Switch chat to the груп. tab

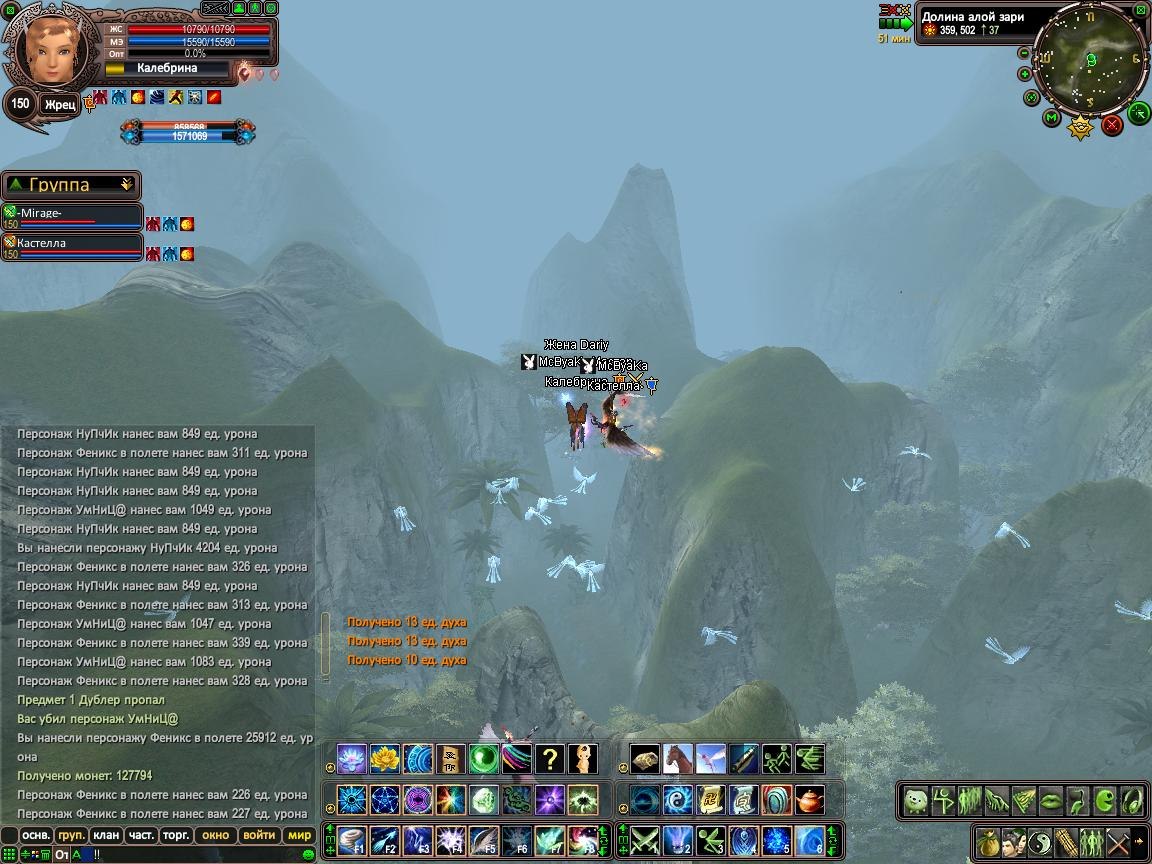point(71,835)
